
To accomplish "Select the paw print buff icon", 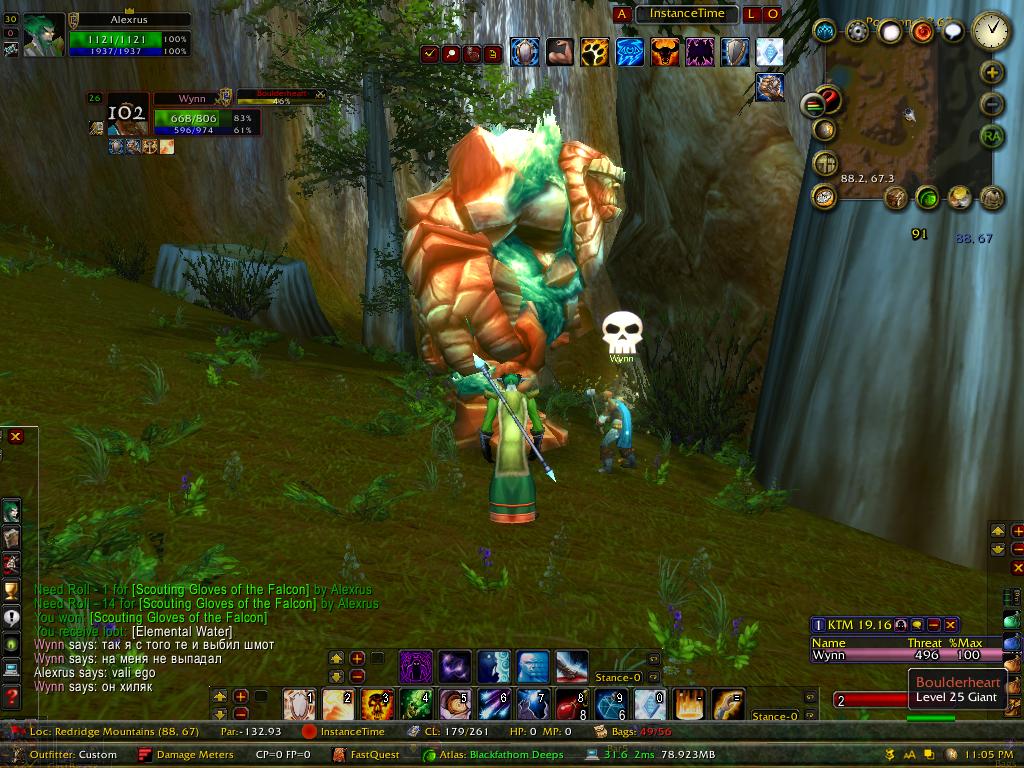I will point(594,51).
